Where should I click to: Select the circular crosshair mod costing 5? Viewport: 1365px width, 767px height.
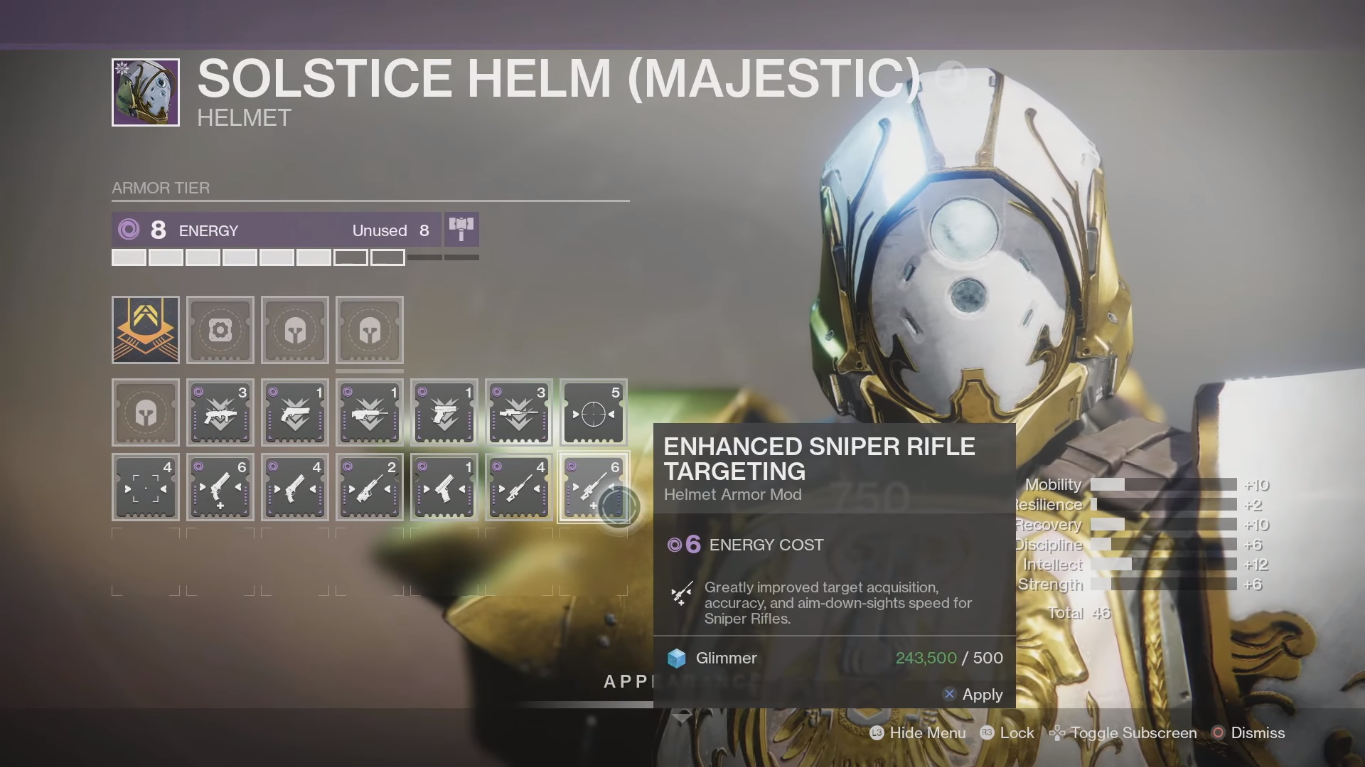tap(593, 412)
